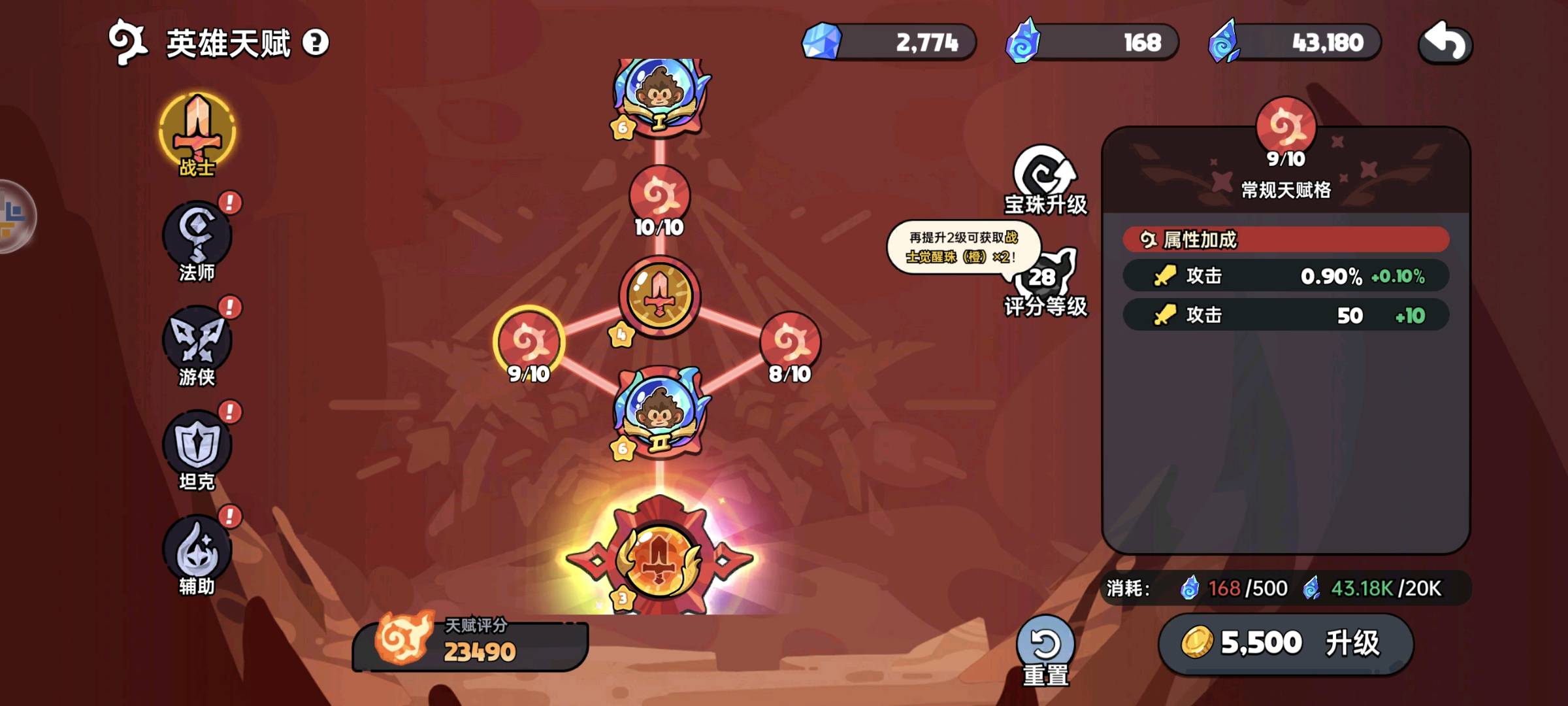
Task: Open the 评分等级 rating level
Action: click(x=1045, y=282)
